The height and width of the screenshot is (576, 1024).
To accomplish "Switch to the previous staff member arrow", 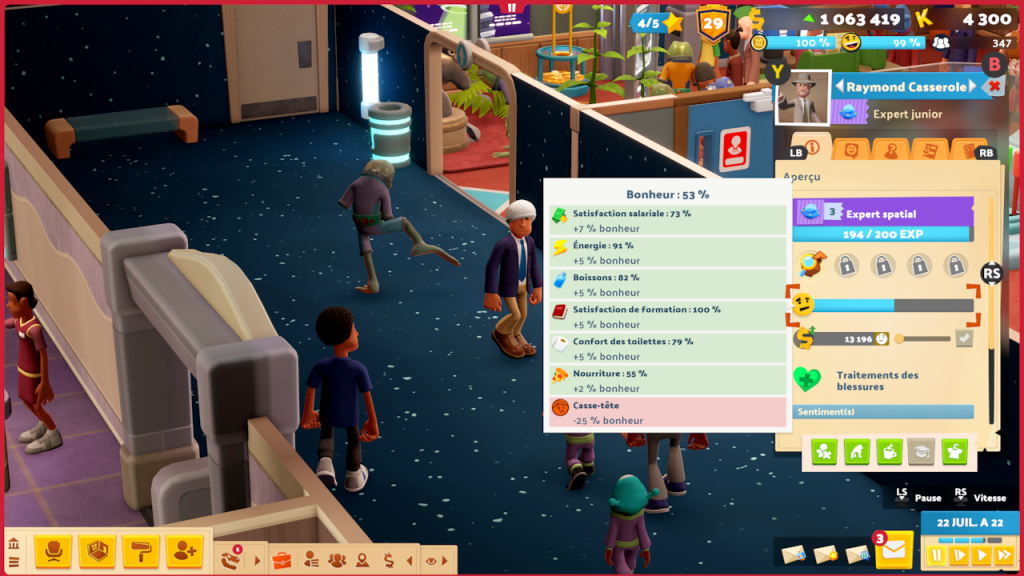I will click(x=839, y=87).
